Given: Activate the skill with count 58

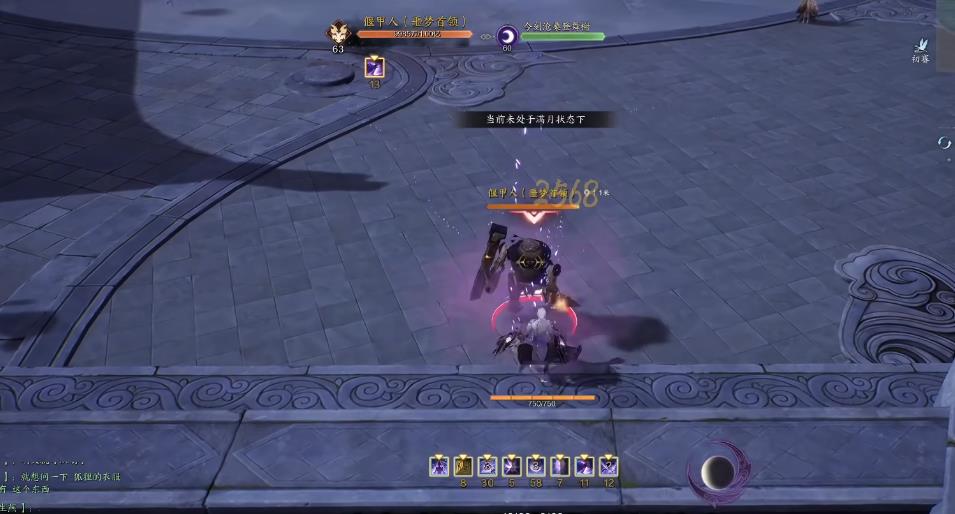Looking at the screenshot, I should click(536, 466).
